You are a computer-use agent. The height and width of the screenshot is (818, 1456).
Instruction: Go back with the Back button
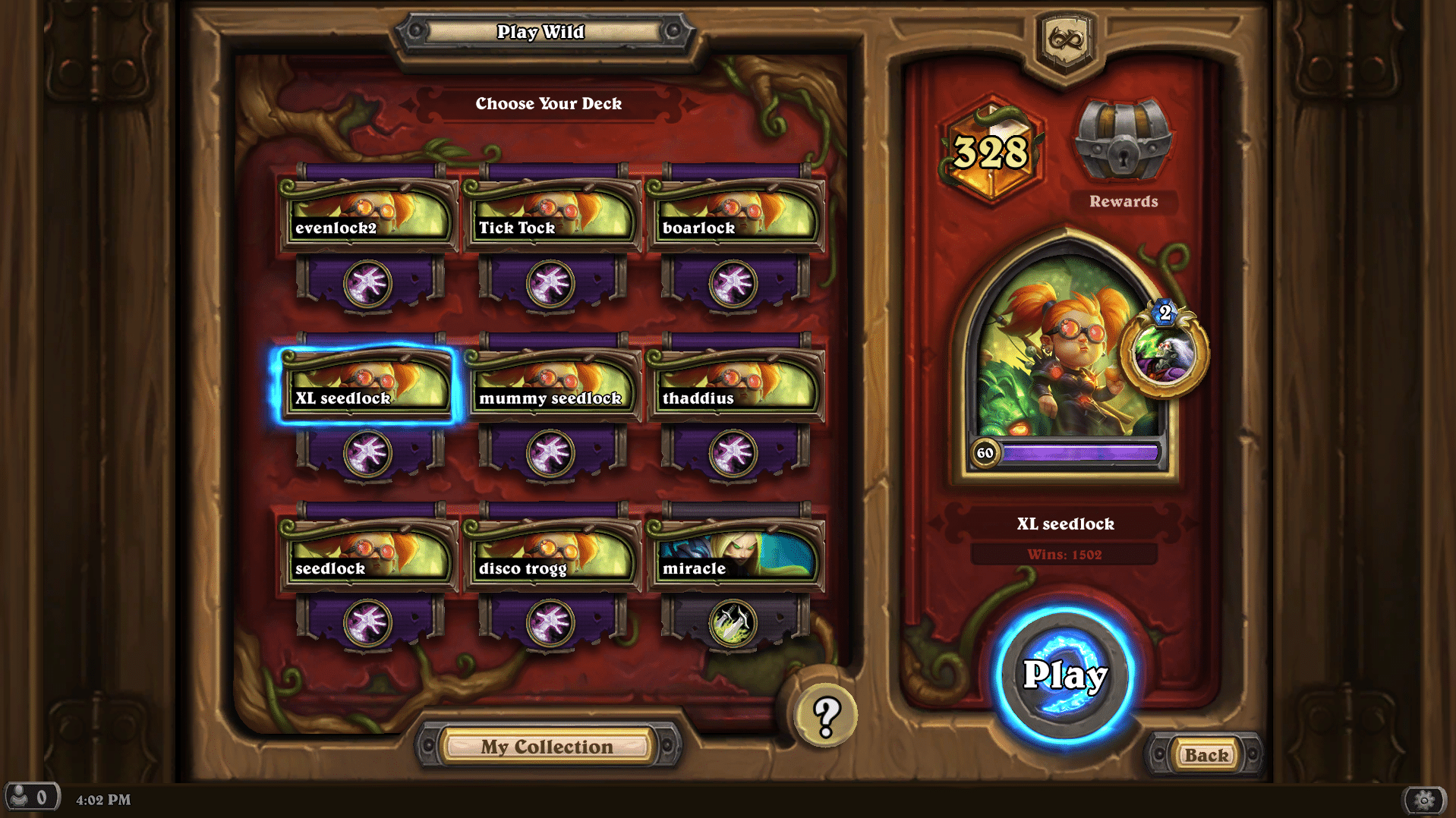click(x=1205, y=755)
